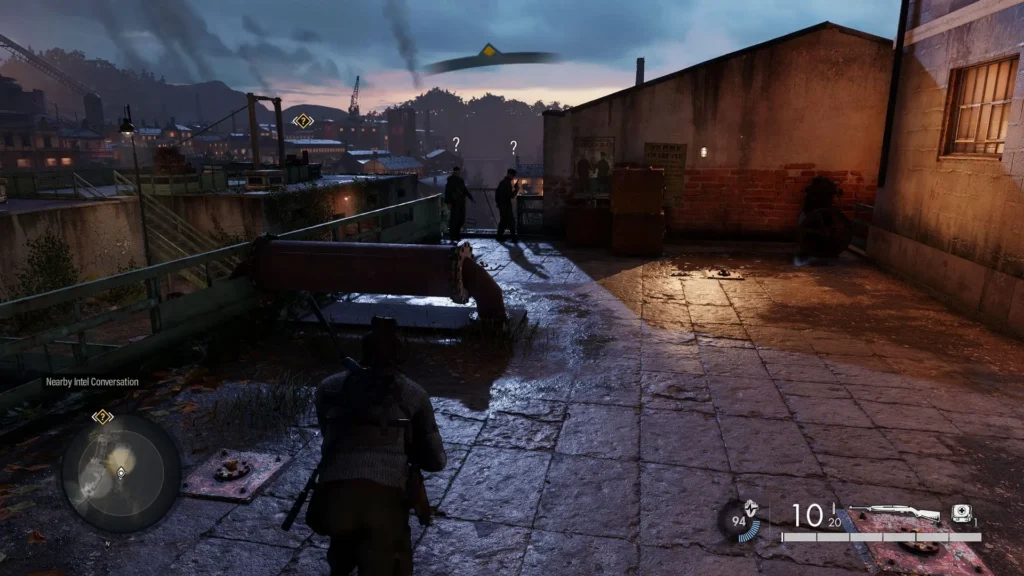Open the circular minimap

(x=121, y=473)
